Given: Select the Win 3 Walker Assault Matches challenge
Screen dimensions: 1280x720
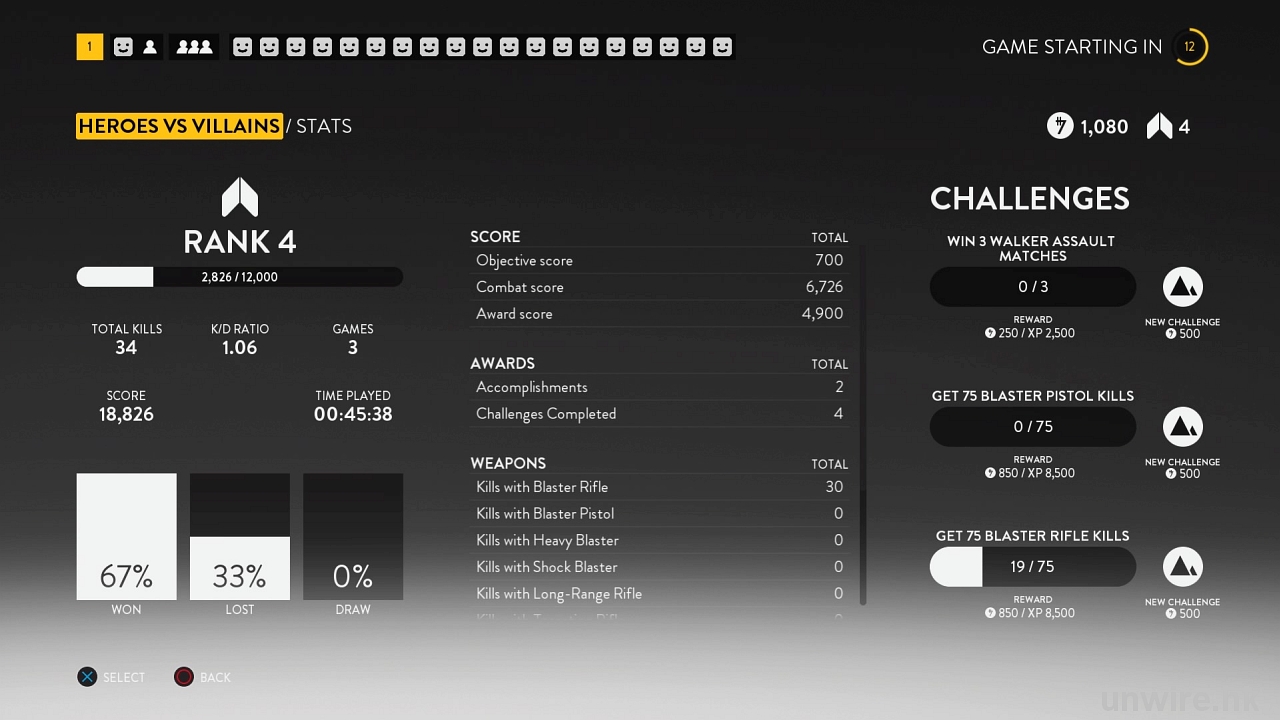Looking at the screenshot, I should click(1032, 287).
